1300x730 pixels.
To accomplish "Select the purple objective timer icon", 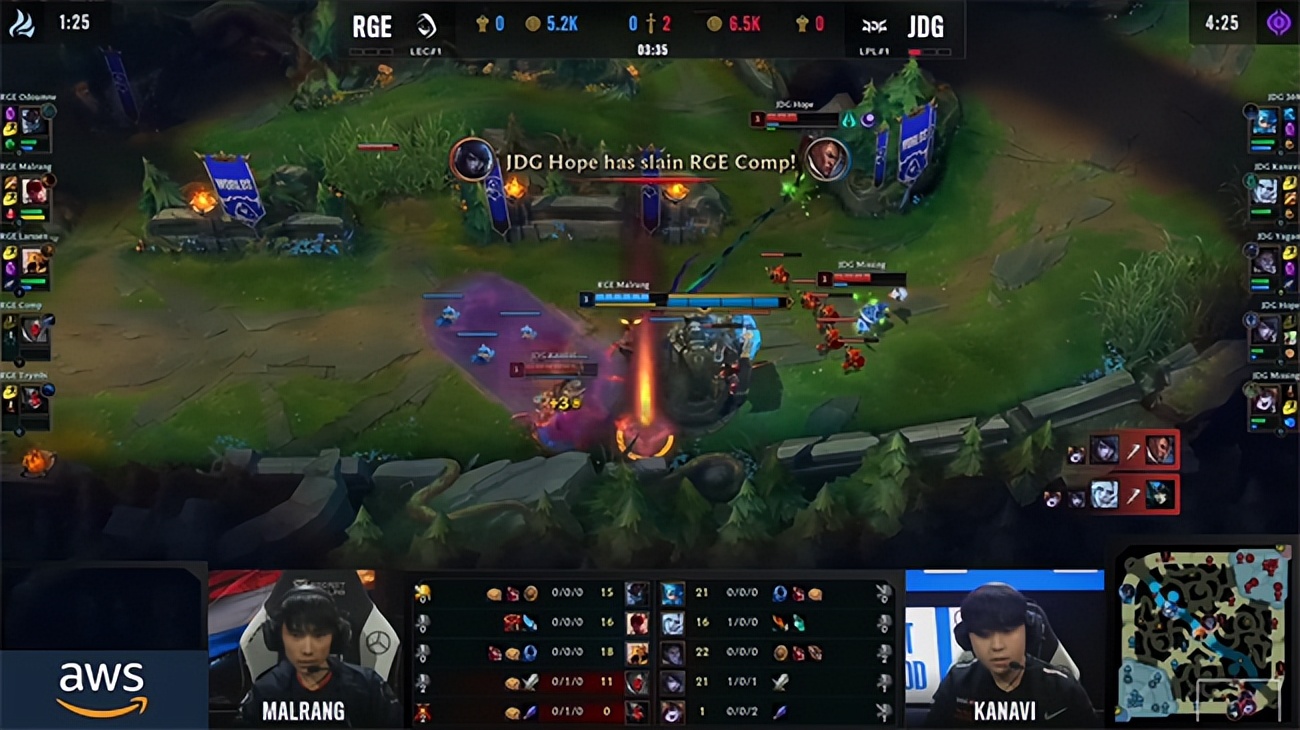I will (1278, 23).
